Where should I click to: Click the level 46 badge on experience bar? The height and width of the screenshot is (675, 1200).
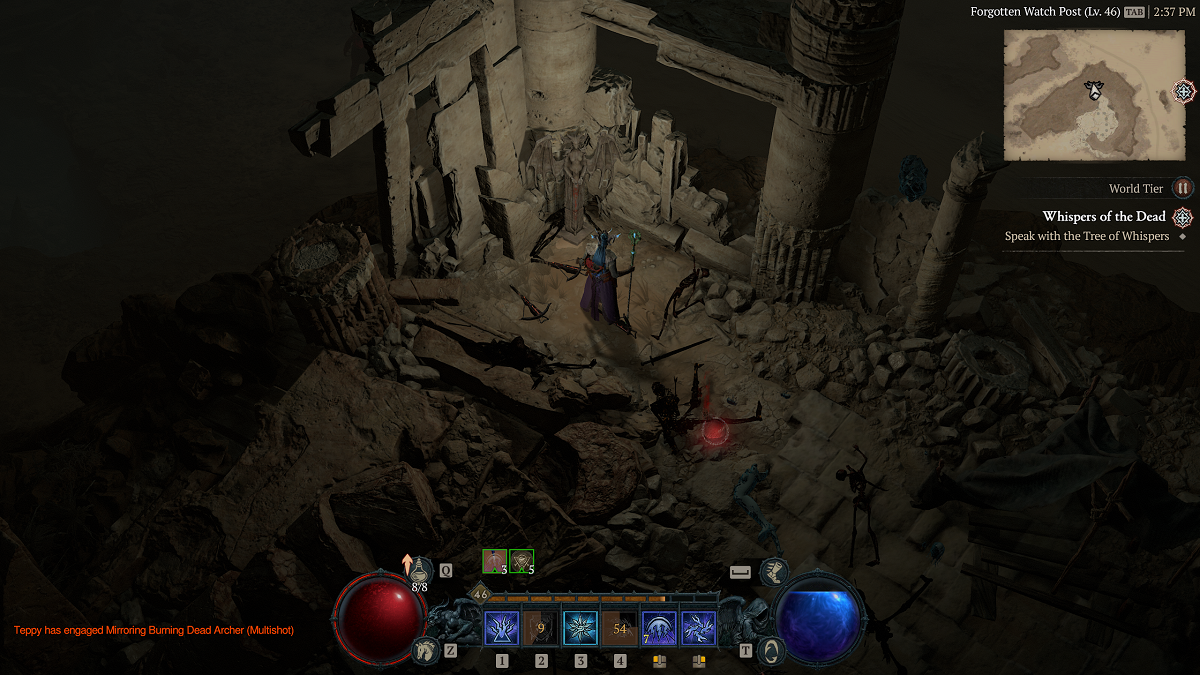pos(480,594)
